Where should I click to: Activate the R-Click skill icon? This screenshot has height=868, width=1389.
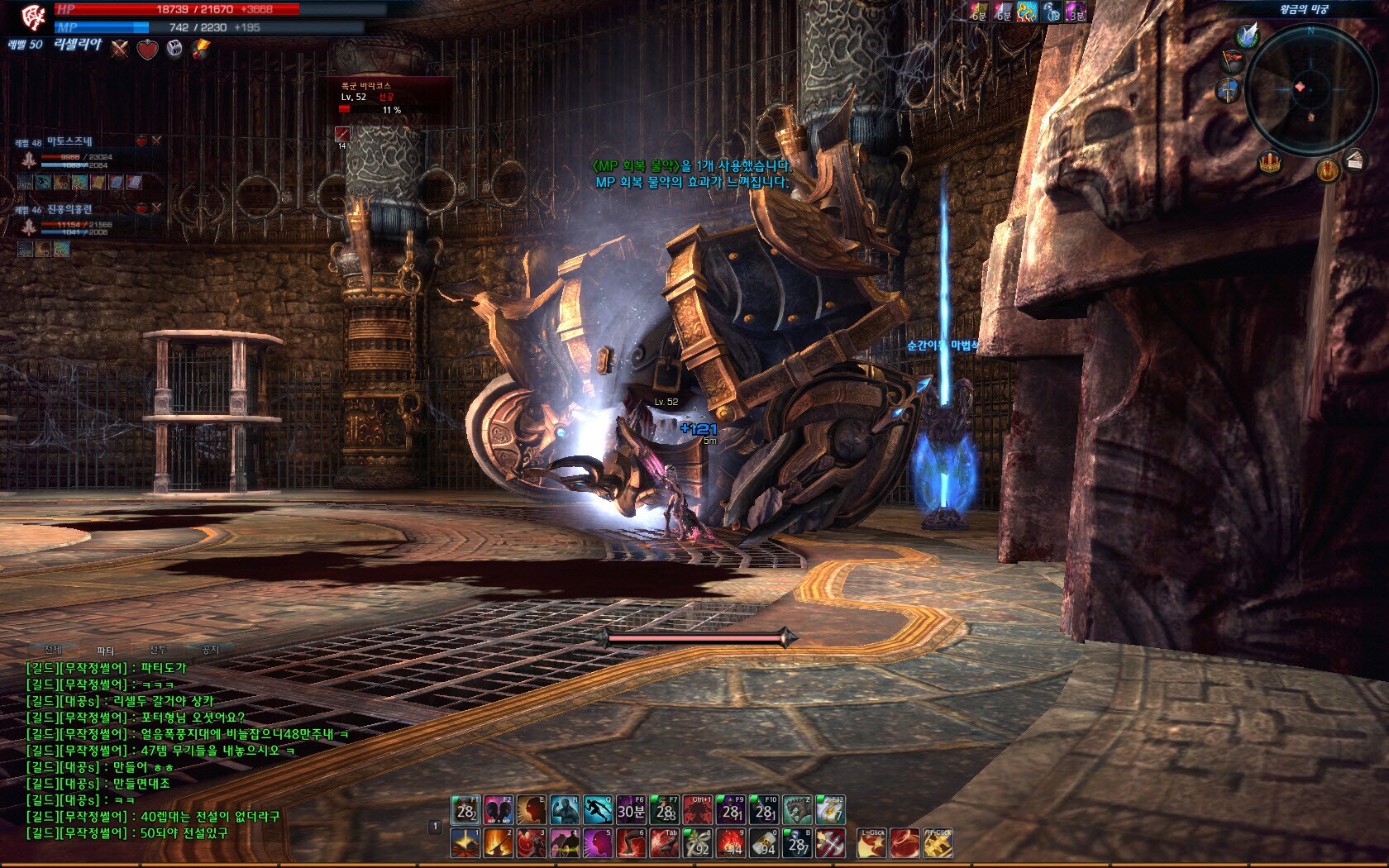[938, 844]
